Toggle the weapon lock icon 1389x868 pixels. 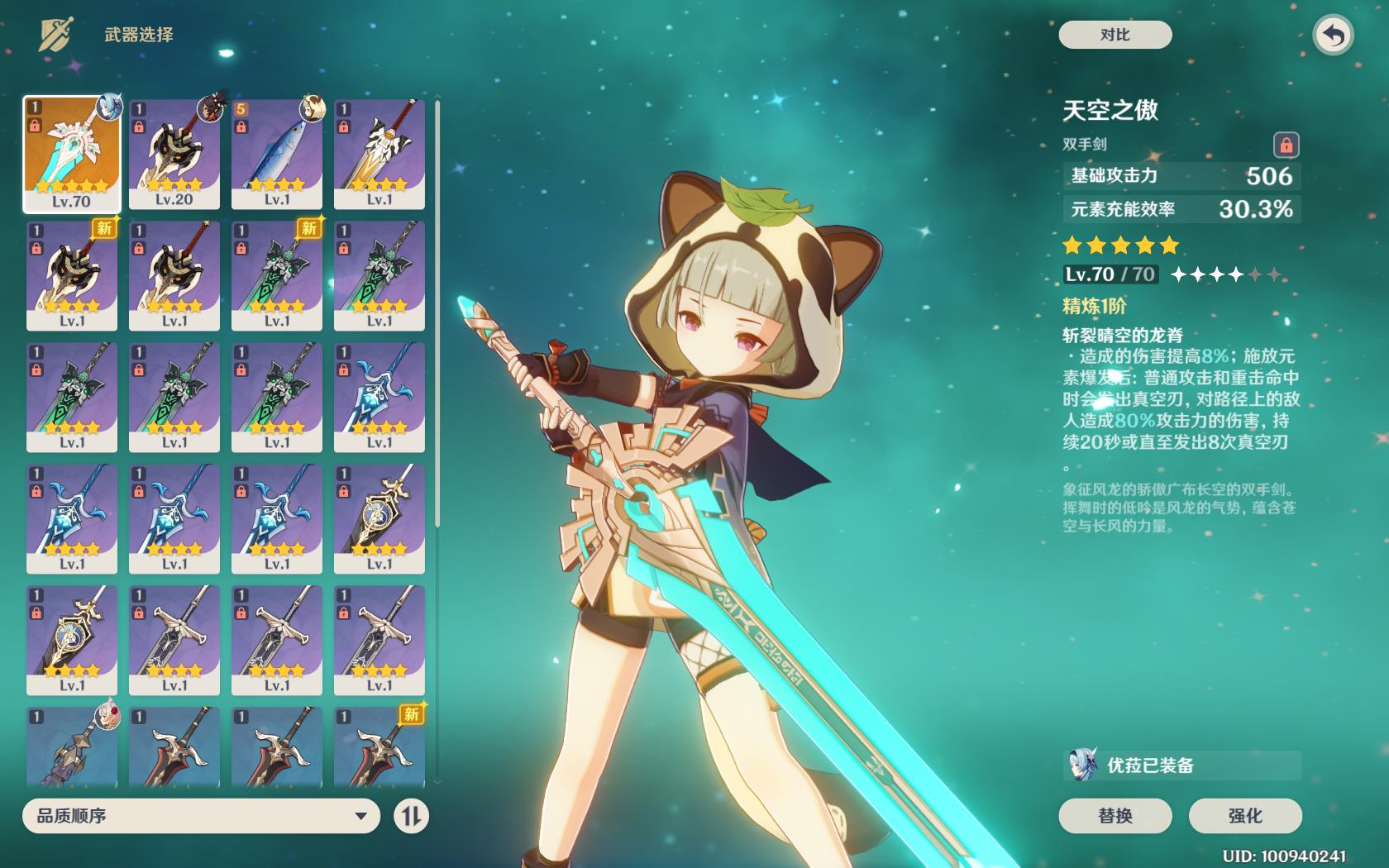pyautogui.click(x=1286, y=145)
